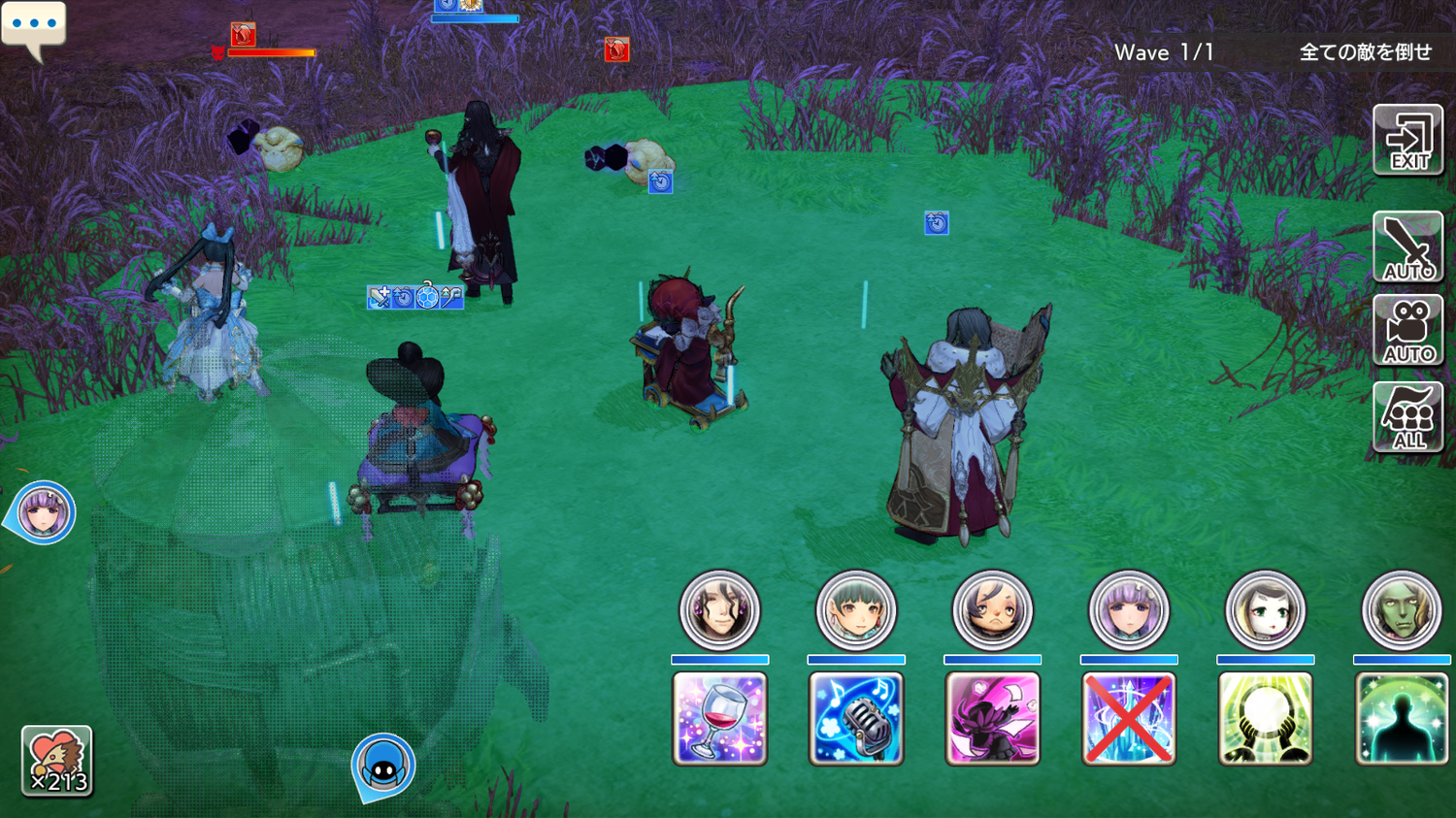The height and width of the screenshot is (818, 1456).
Task: Use the green silhouette skill
Action: (x=1402, y=718)
